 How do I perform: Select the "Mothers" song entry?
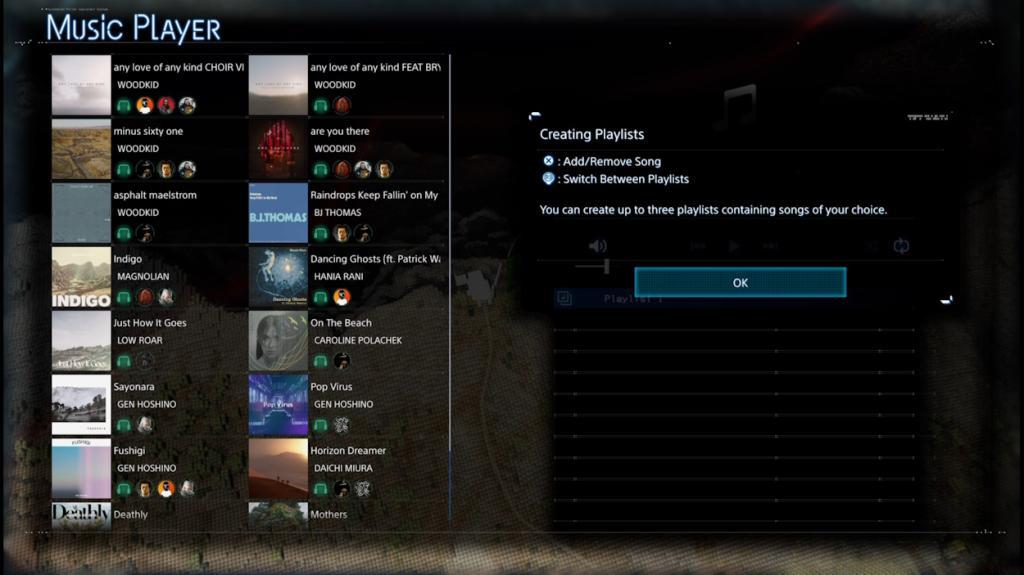329,515
